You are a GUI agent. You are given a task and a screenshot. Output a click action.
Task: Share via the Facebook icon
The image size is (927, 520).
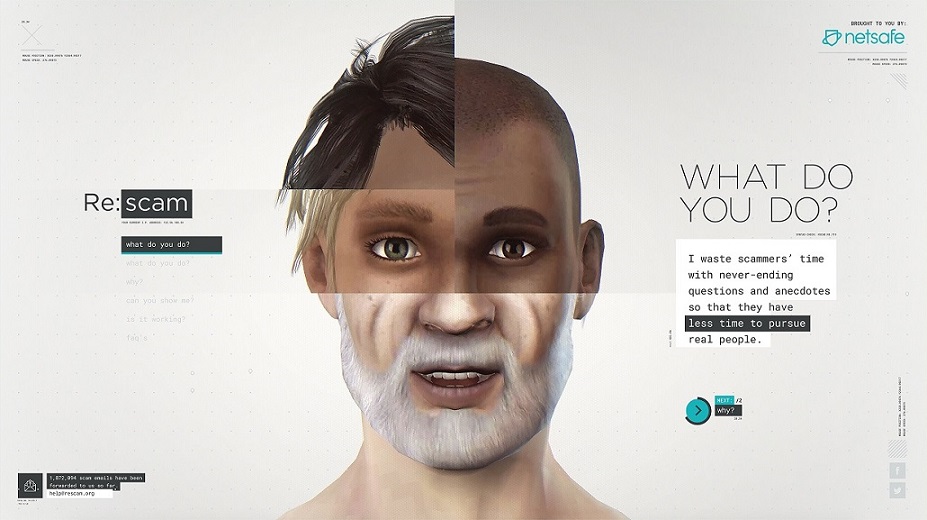click(x=896, y=470)
